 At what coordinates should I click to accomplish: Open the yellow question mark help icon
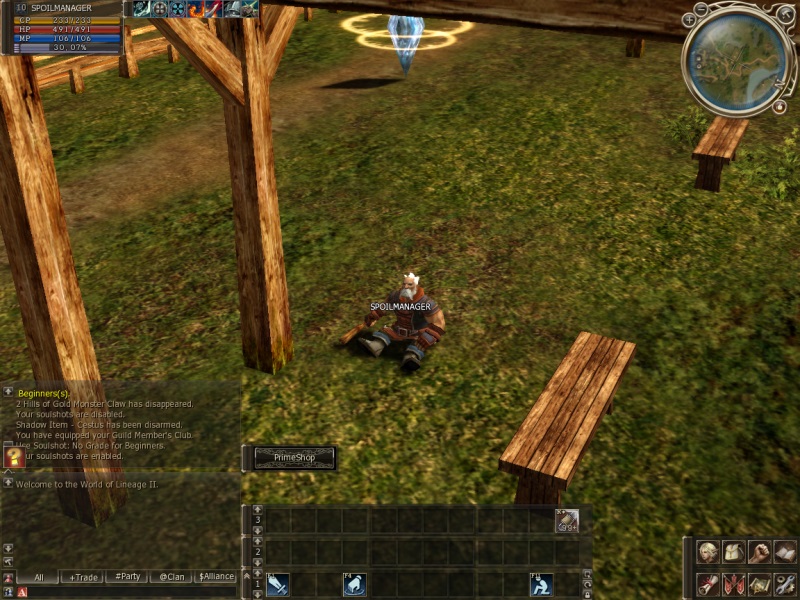14,457
